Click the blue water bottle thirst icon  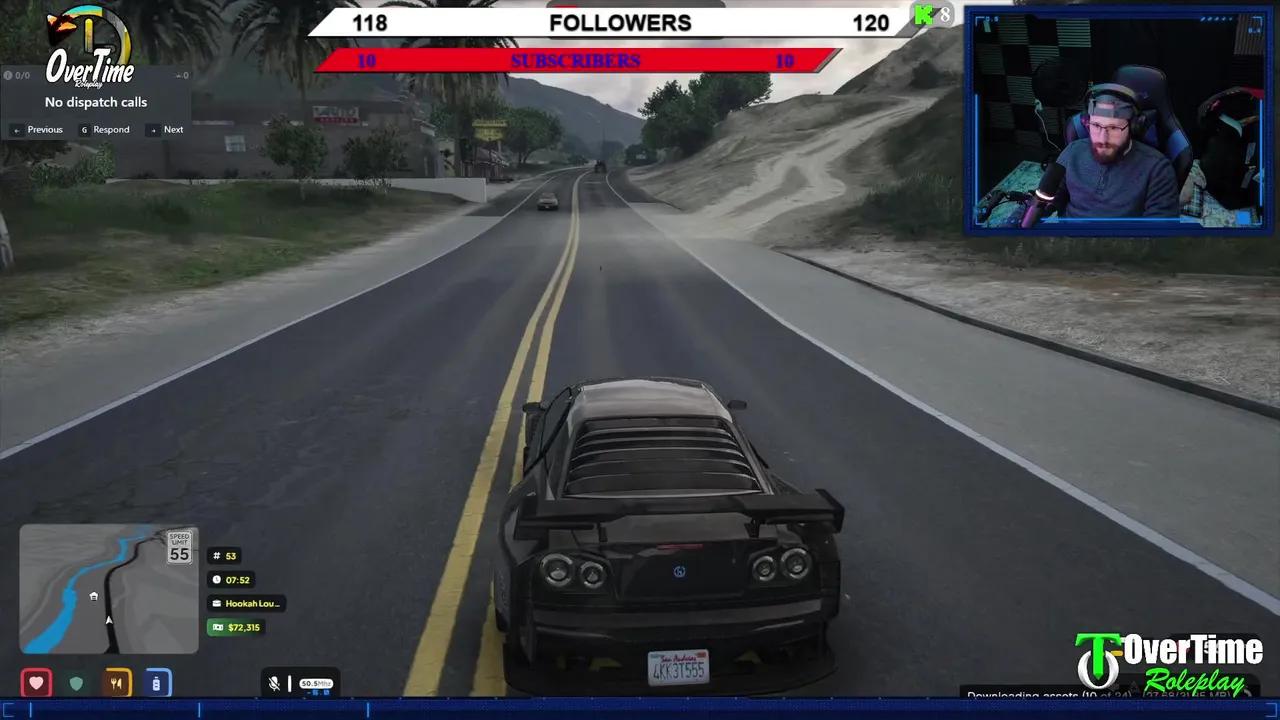156,682
